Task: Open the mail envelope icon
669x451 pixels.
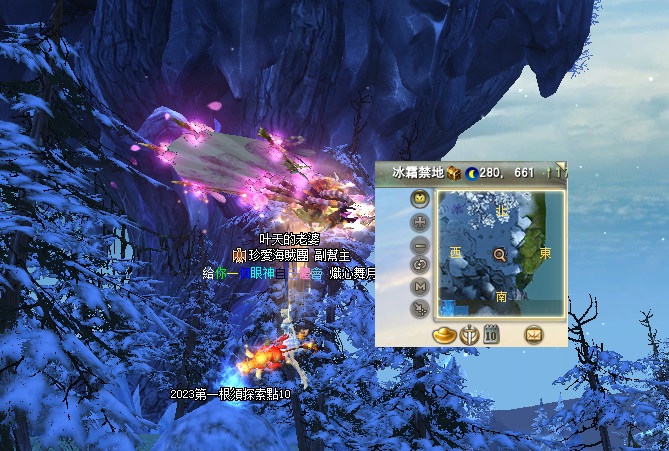Action: [533, 333]
